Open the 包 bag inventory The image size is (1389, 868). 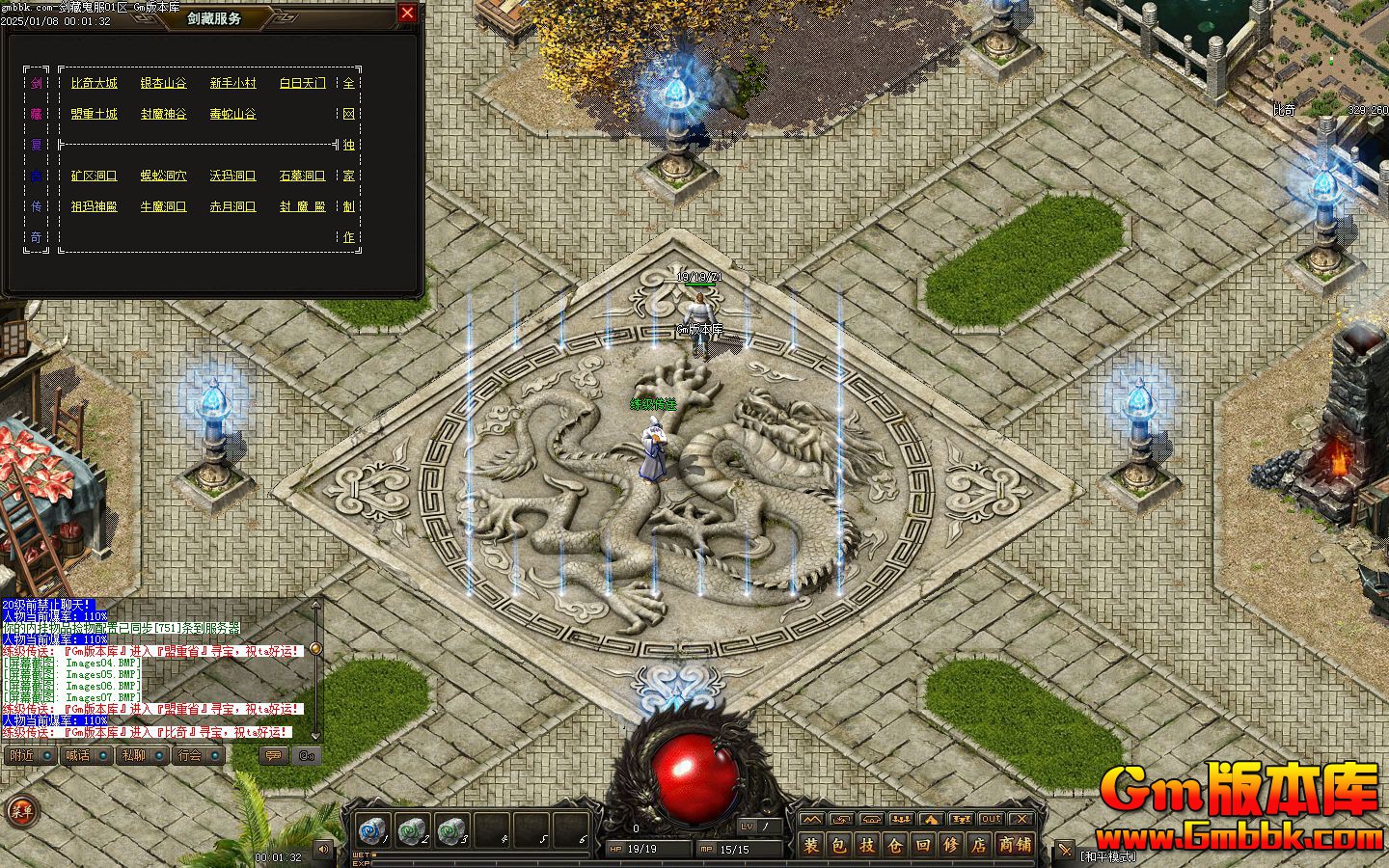[x=839, y=846]
